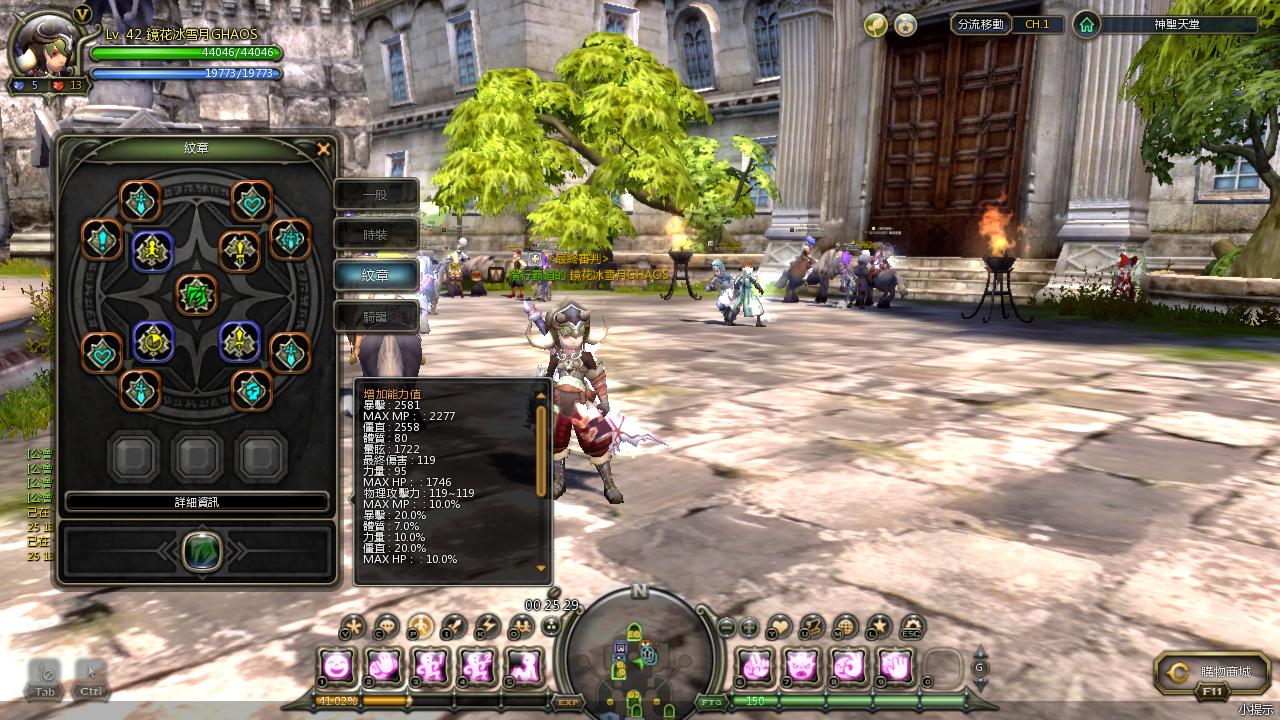Select the 騎寵 mount tab

tap(375, 317)
